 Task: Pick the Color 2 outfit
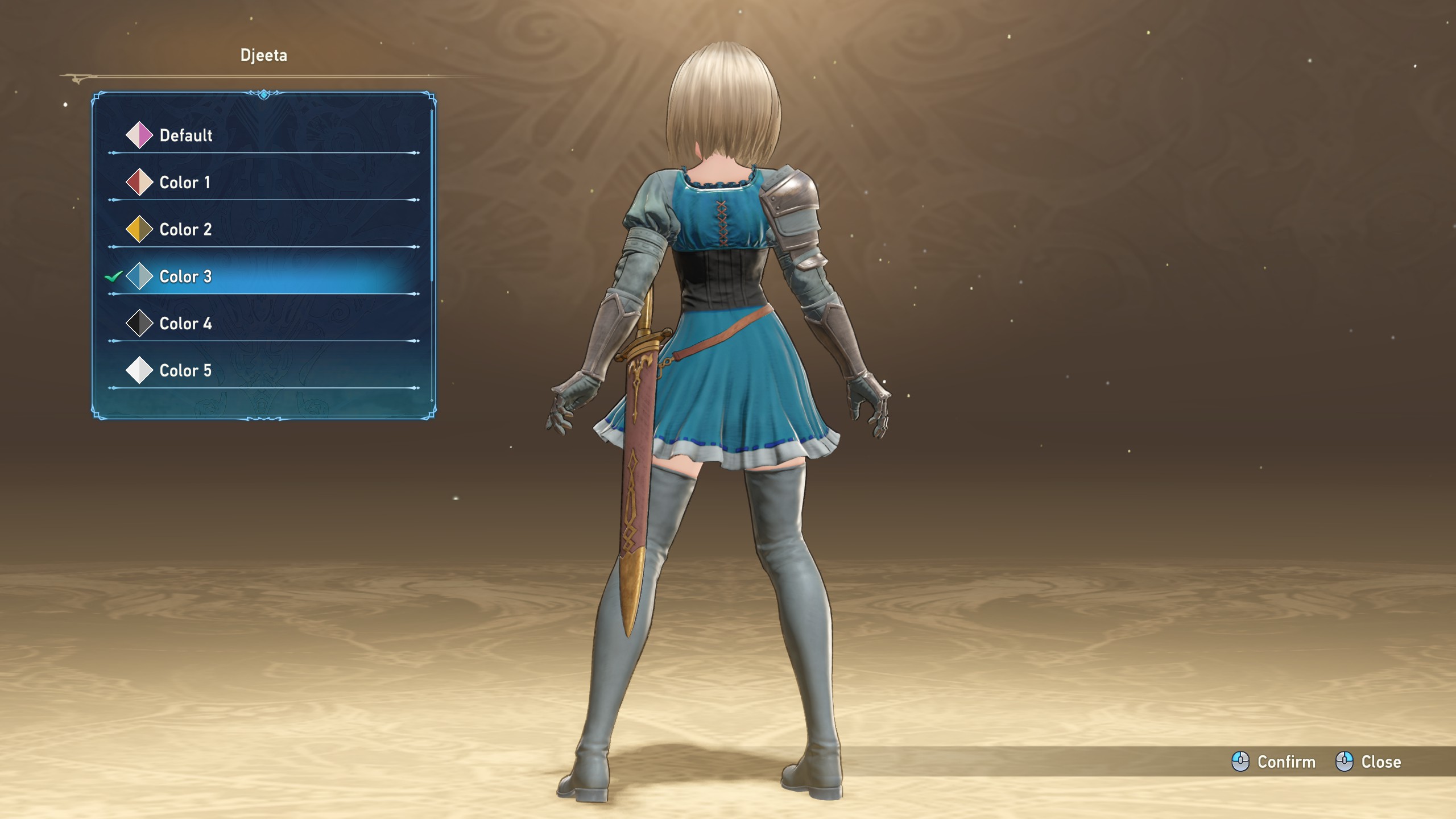[185, 230]
